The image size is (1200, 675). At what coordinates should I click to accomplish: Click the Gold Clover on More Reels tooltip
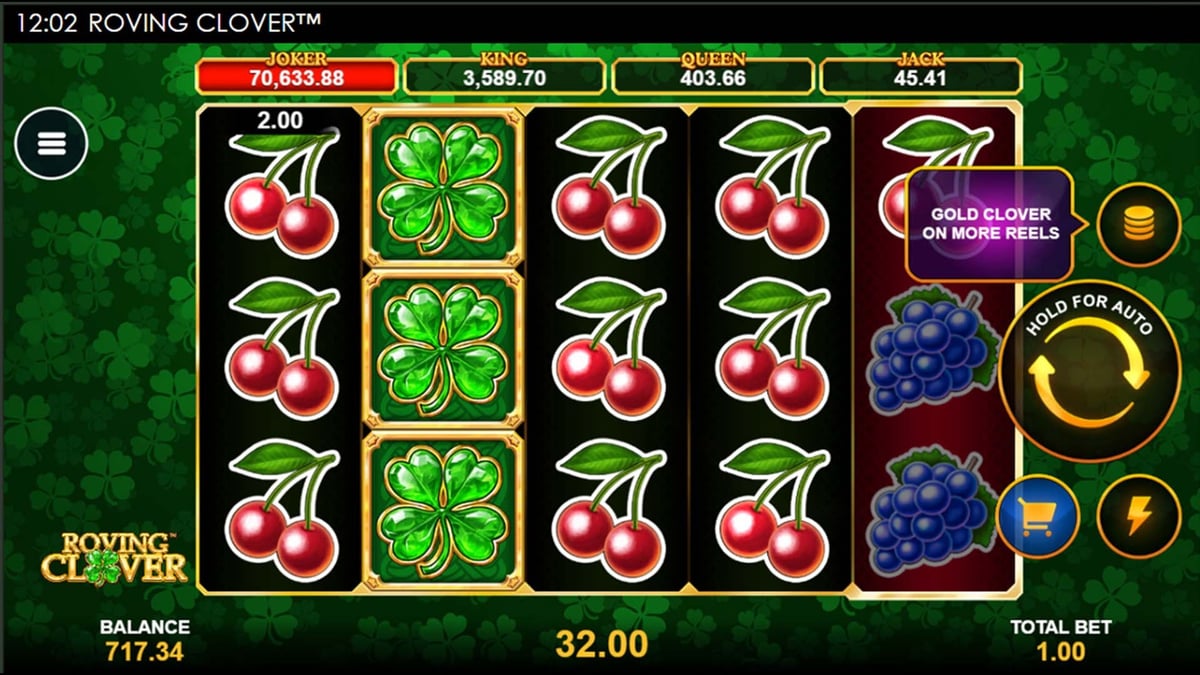tap(990, 224)
